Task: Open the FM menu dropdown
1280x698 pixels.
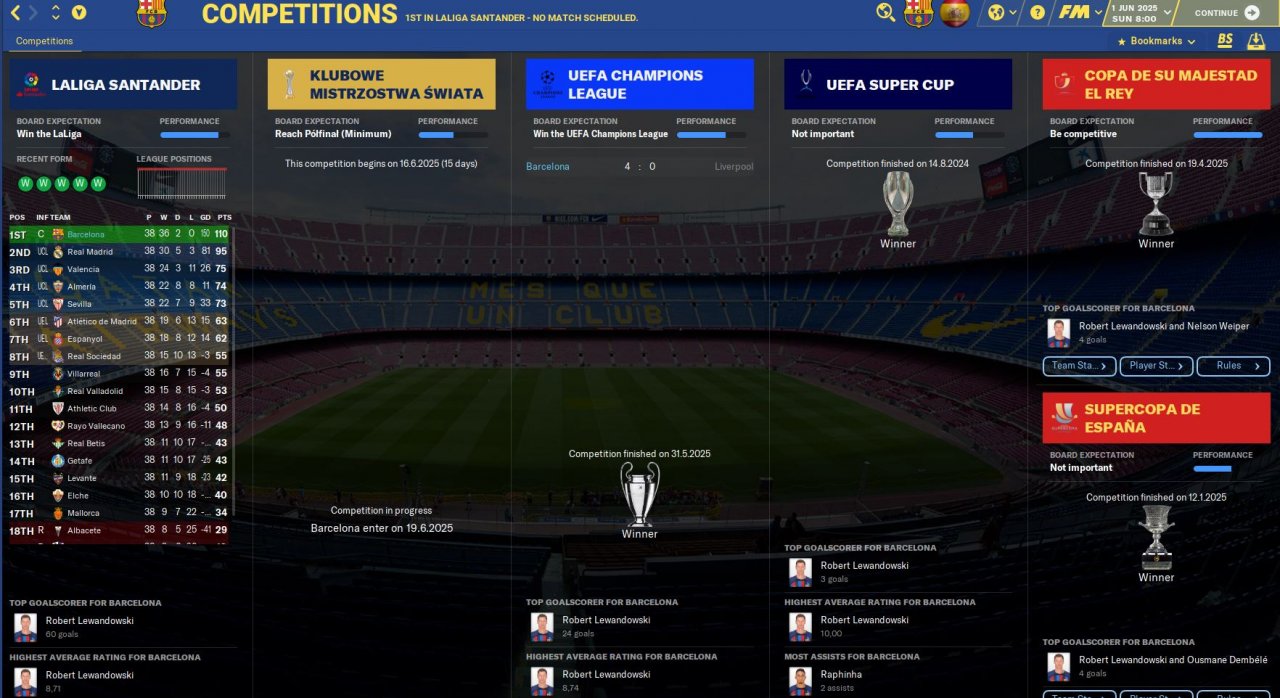Action: 1079,13
